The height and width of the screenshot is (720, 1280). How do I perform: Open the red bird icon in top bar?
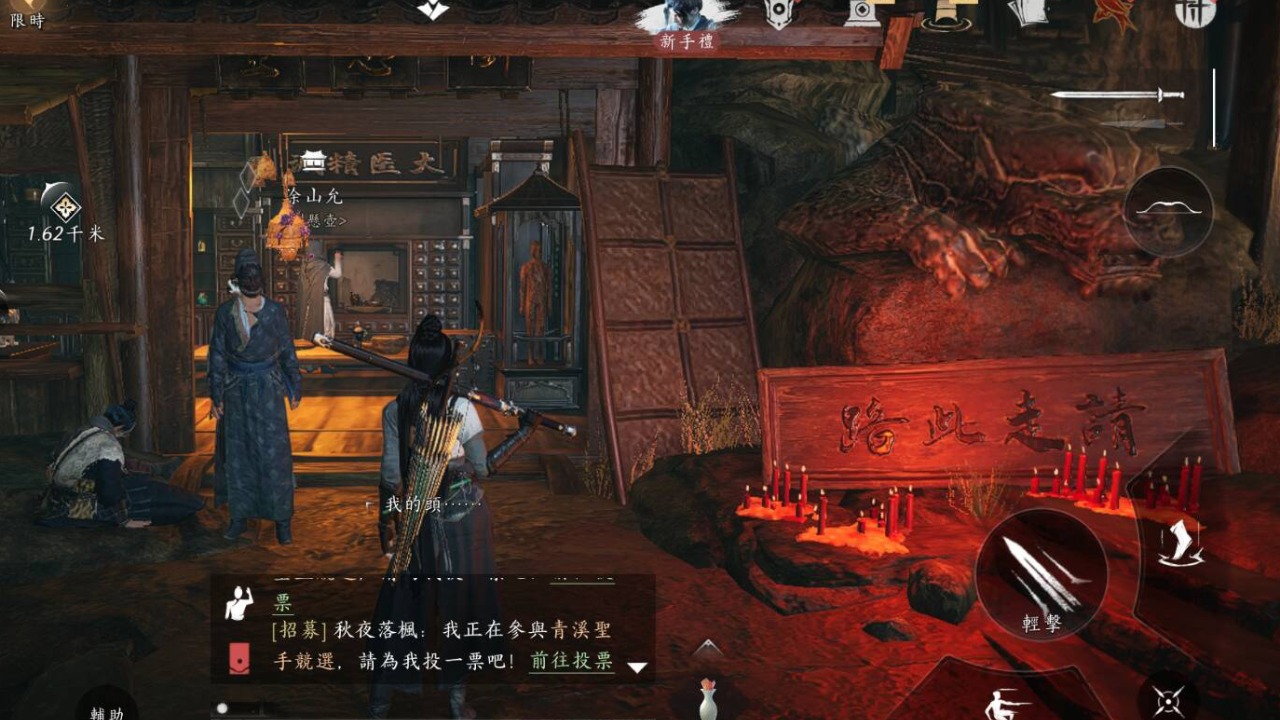(1113, 14)
